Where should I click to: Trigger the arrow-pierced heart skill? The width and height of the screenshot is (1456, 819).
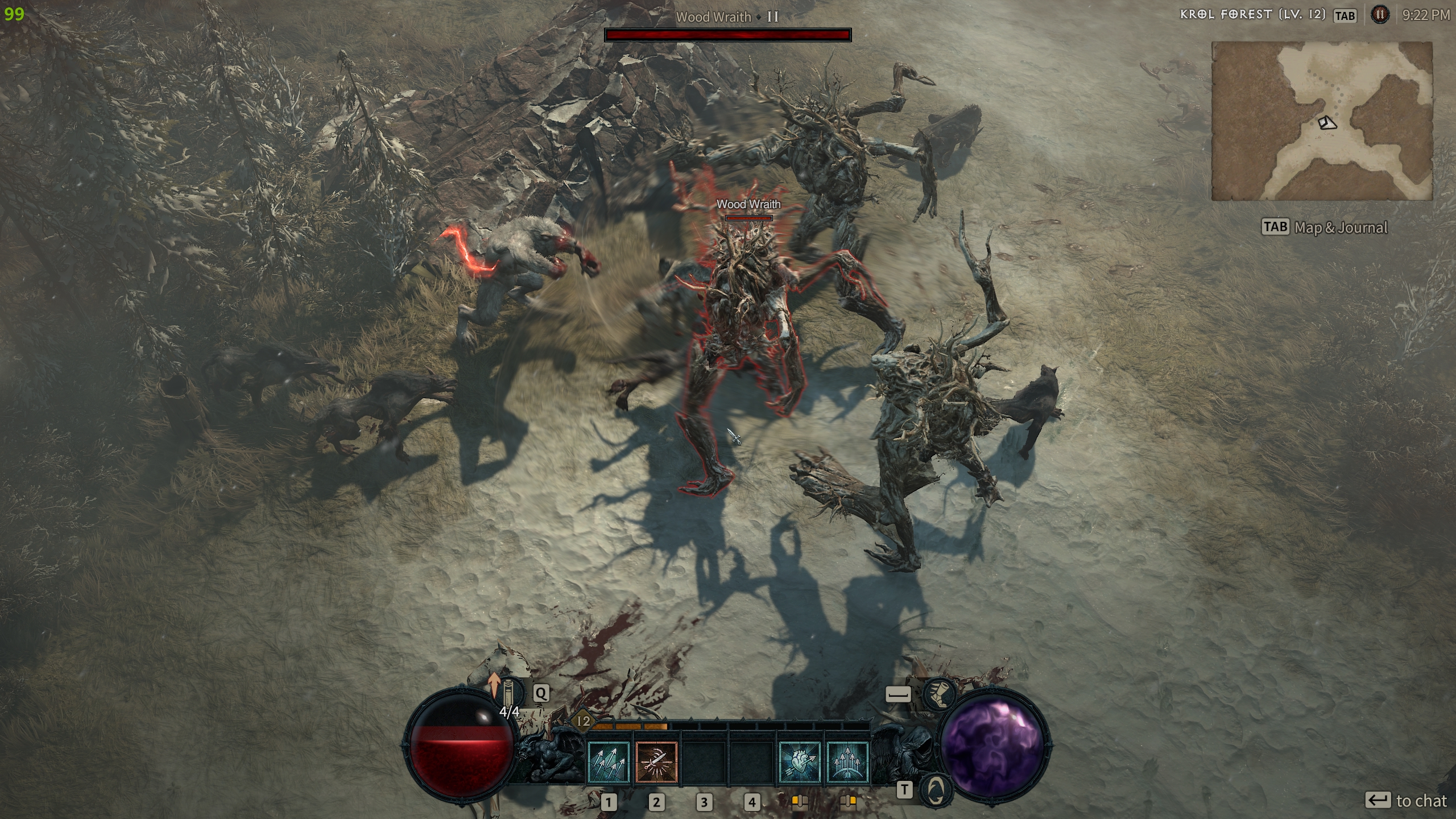[x=800, y=762]
